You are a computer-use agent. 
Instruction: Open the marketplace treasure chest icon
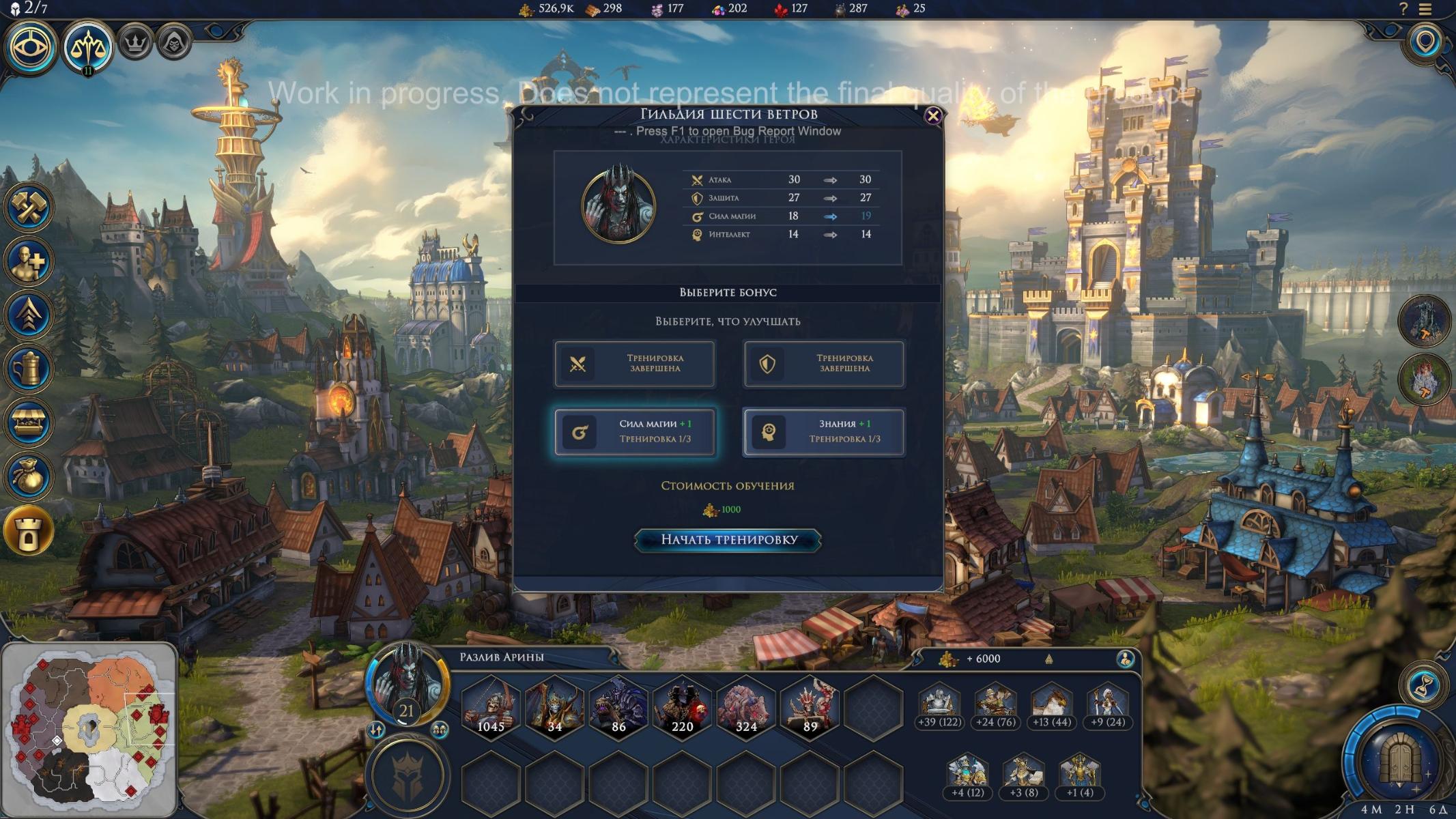pos(29,422)
